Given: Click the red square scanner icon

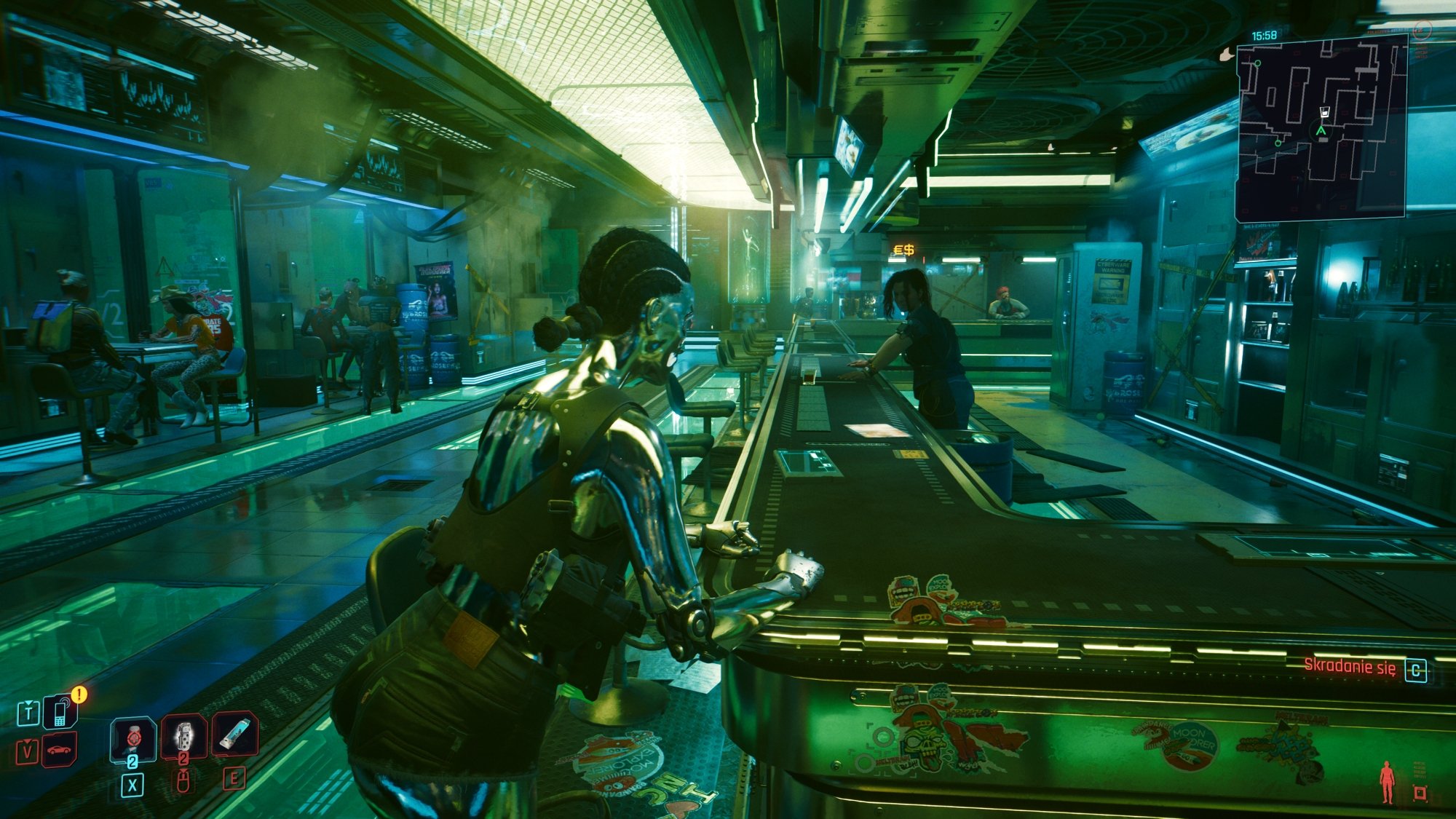Looking at the screenshot, I should pyautogui.click(x=1420, y=793).
